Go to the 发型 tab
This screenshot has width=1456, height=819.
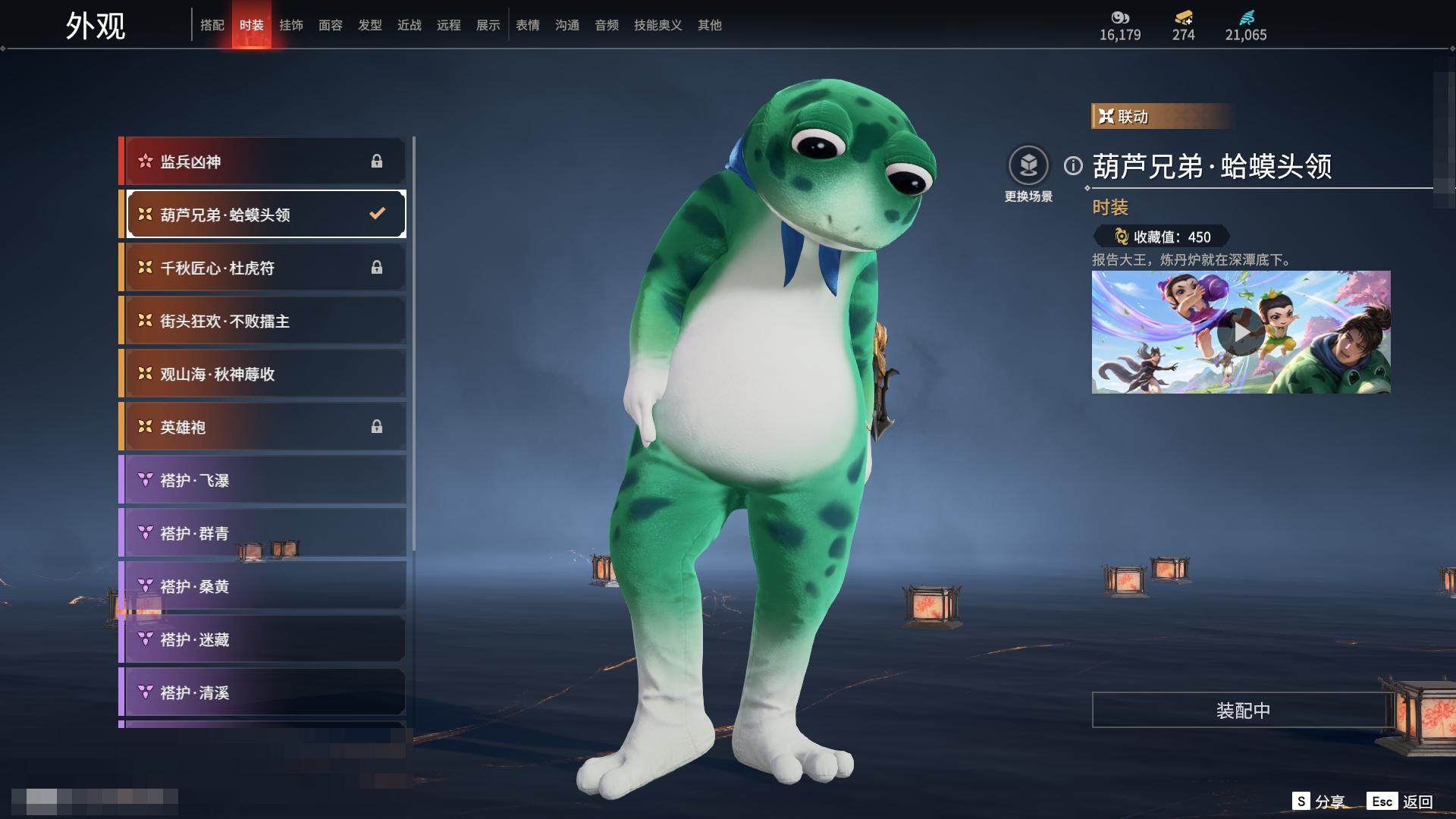tap(370, 25)
